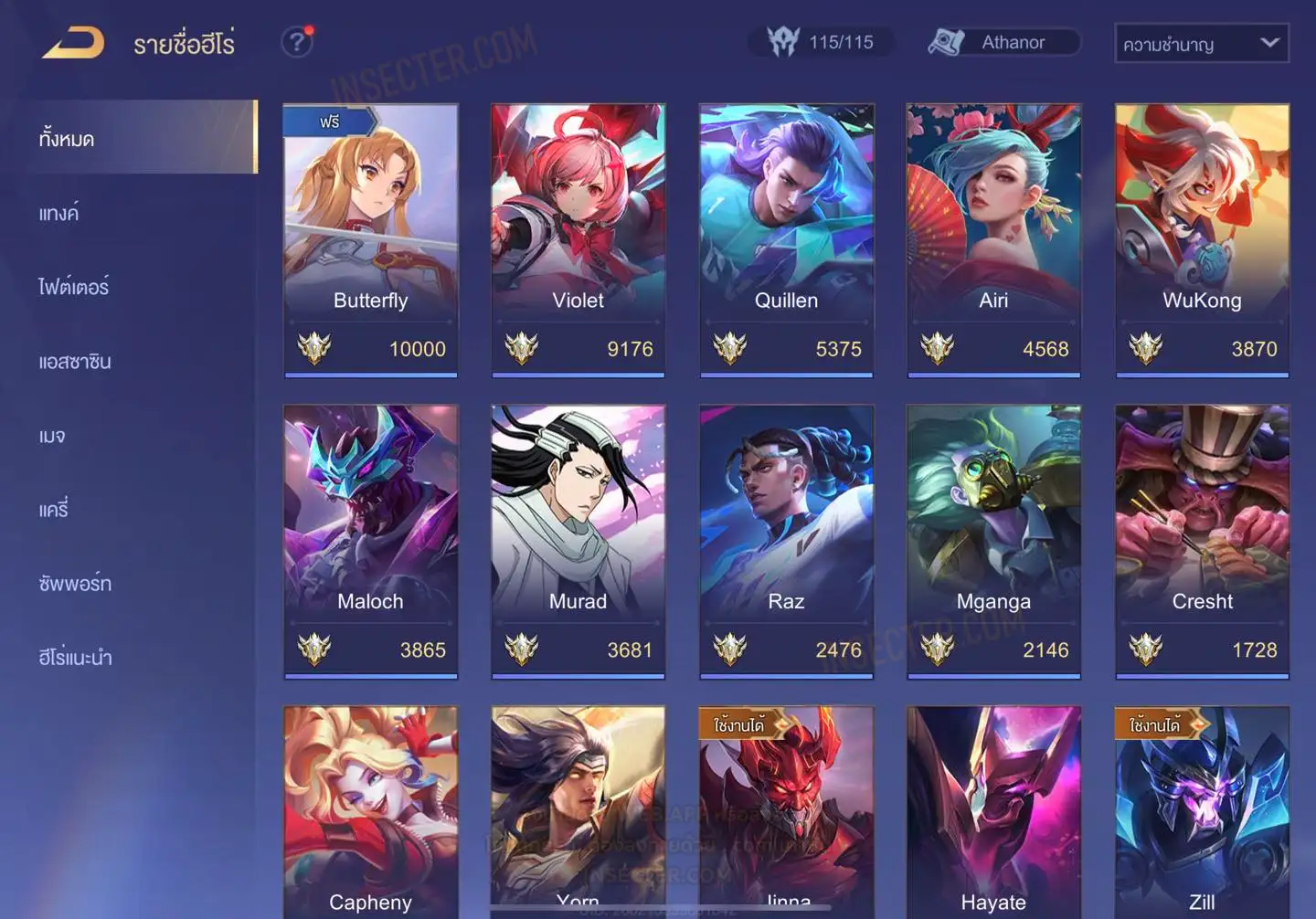
Task: Show the ไฟต์เตอร์ fighter category
Action: [74, 288]
